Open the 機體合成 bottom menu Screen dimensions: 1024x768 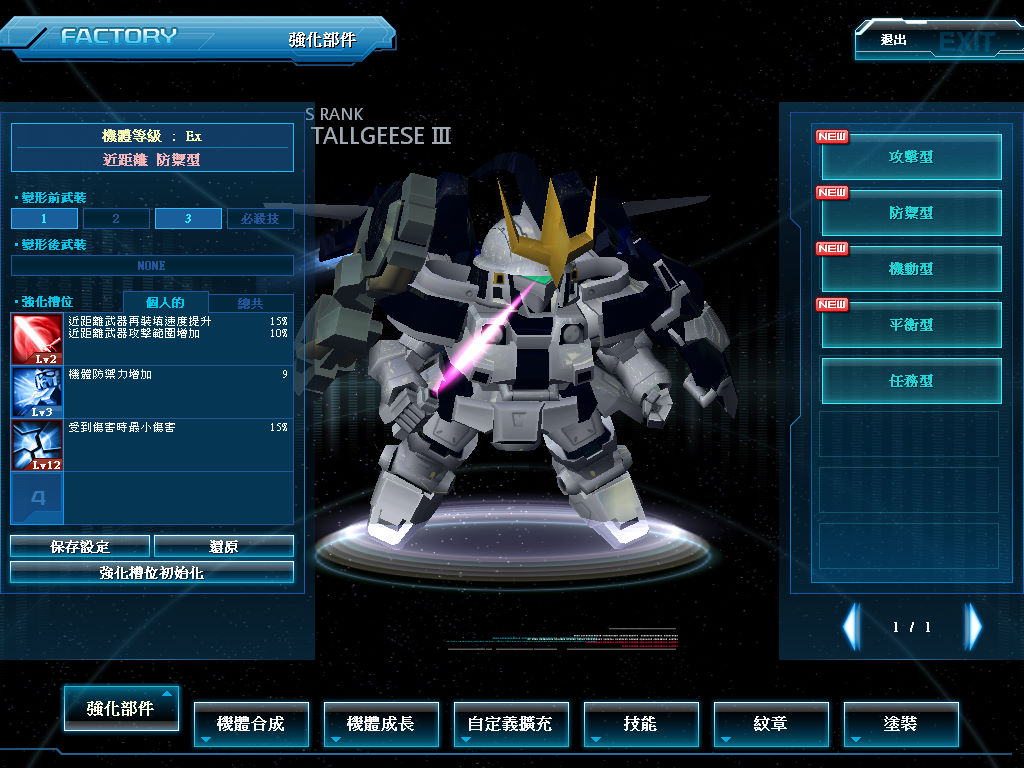(x=251, y=724)
